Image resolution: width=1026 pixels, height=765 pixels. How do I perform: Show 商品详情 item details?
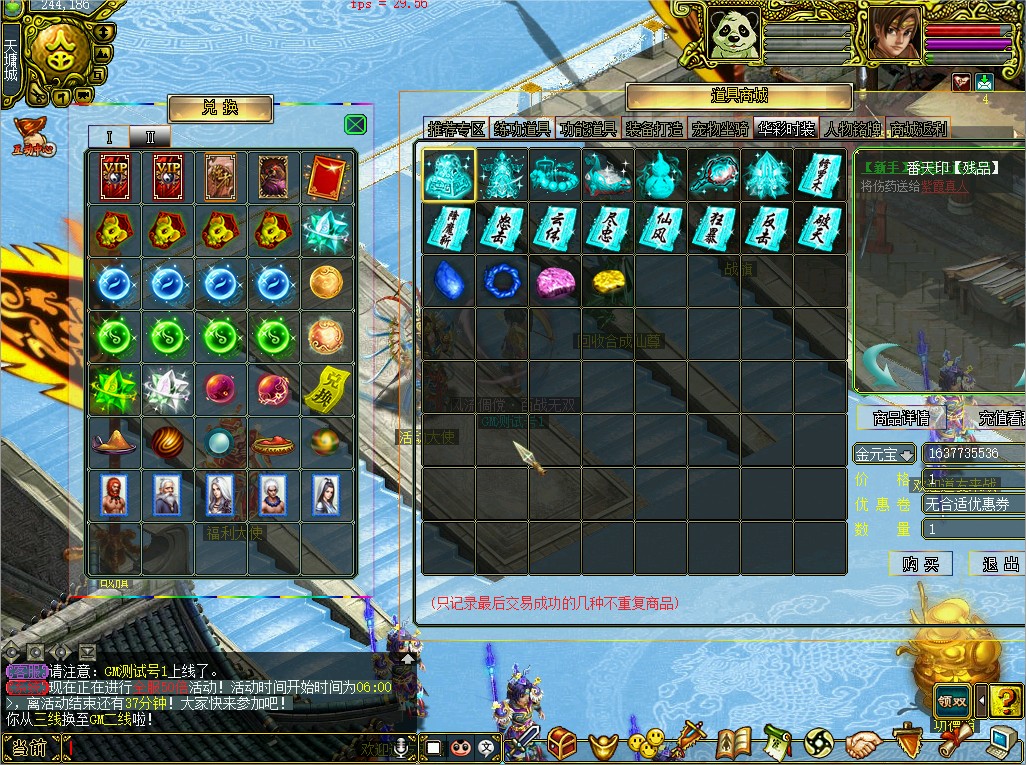click(900, 418)
